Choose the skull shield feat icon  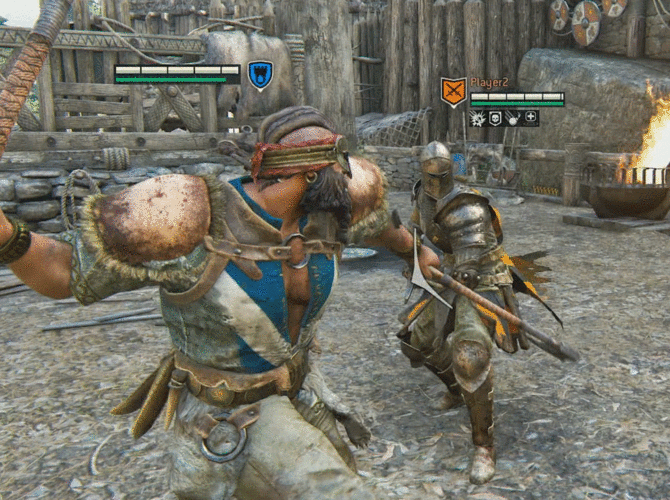pyautogui.click(x=495, y=118)
